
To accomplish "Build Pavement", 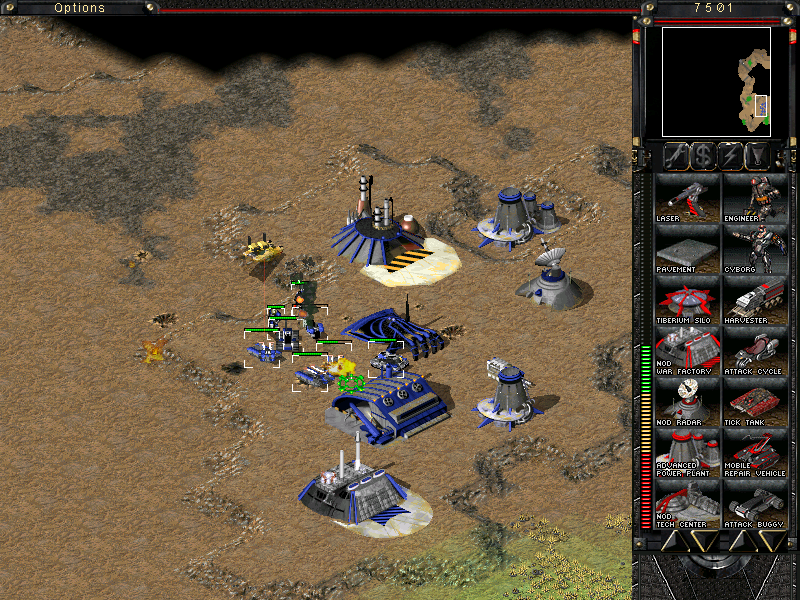I will pos(687,250).
